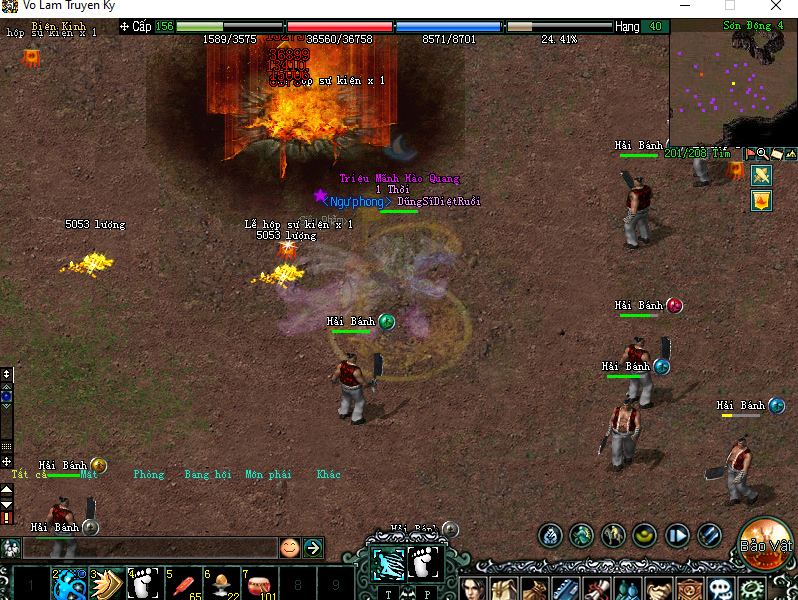Switch chat filter to Bang hội

(207, 474)
